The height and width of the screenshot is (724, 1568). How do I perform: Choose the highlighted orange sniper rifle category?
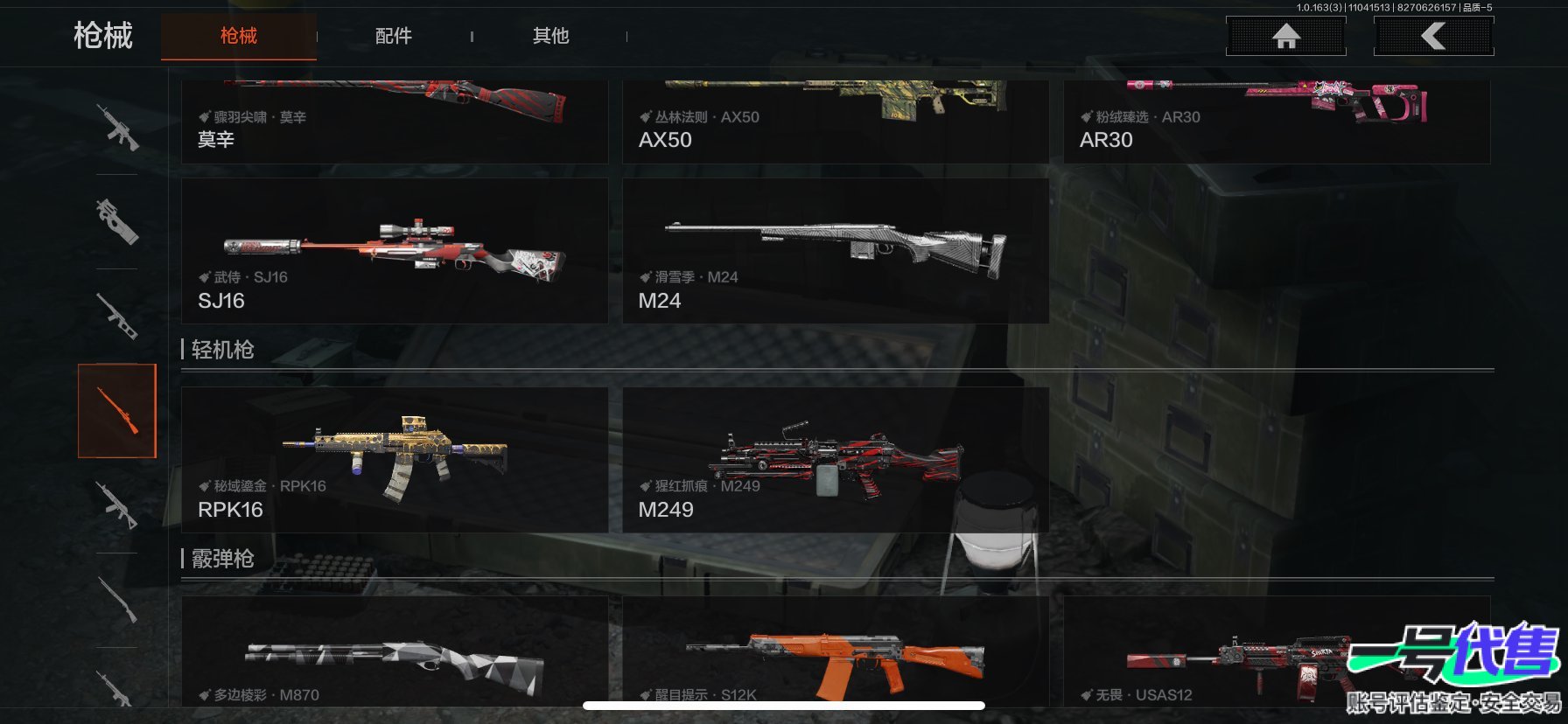117,411
